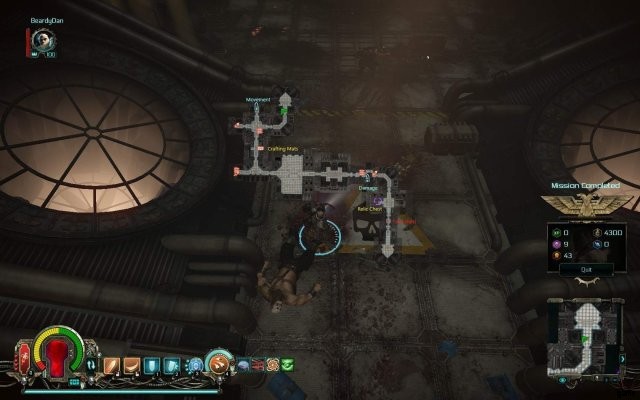Select the Damage marker on the map
640x400 pixels.
tap(368, 187)
